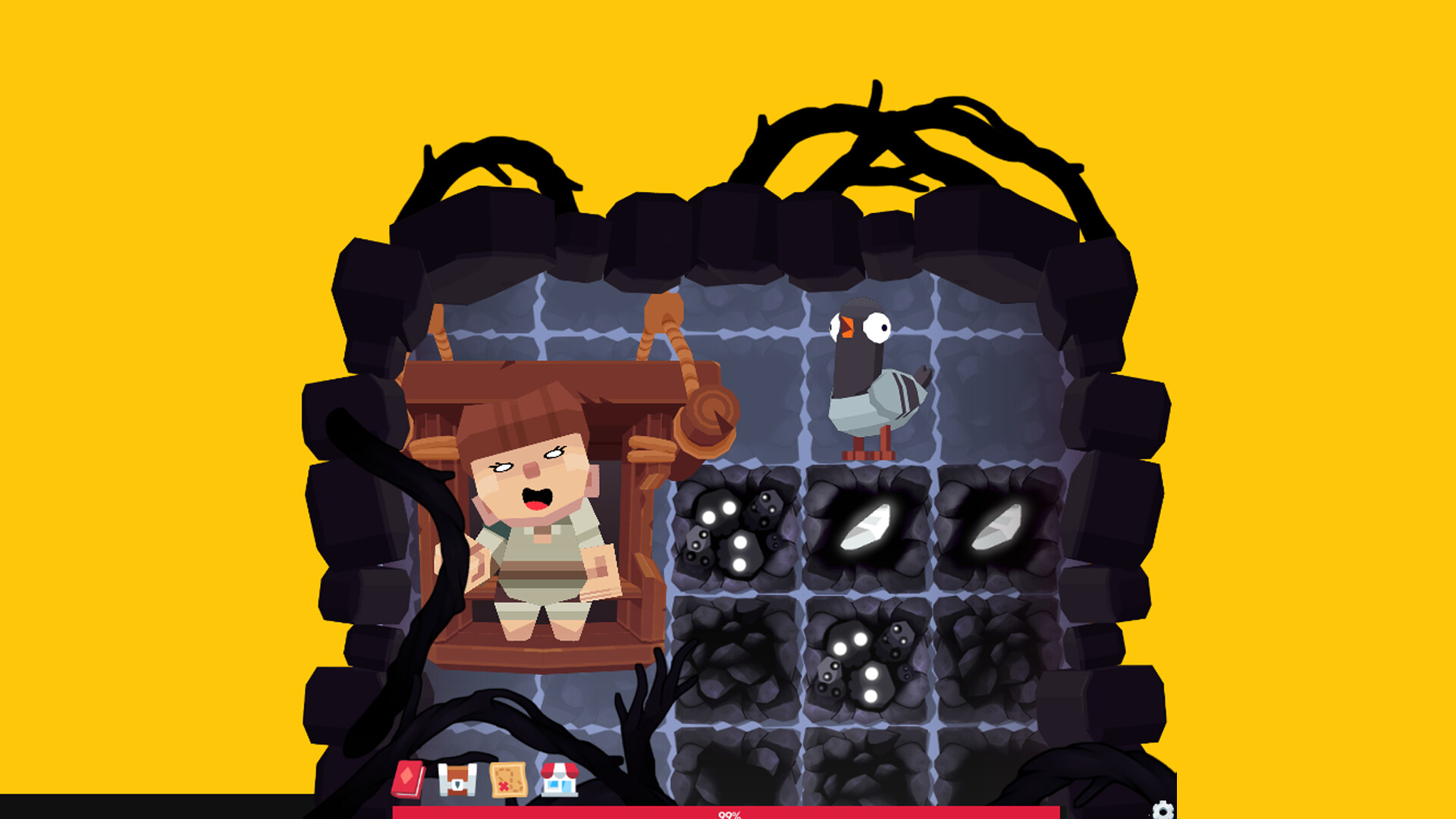
Task: Tap the pigeon perched on the ledge
Action: click(872, 379)
